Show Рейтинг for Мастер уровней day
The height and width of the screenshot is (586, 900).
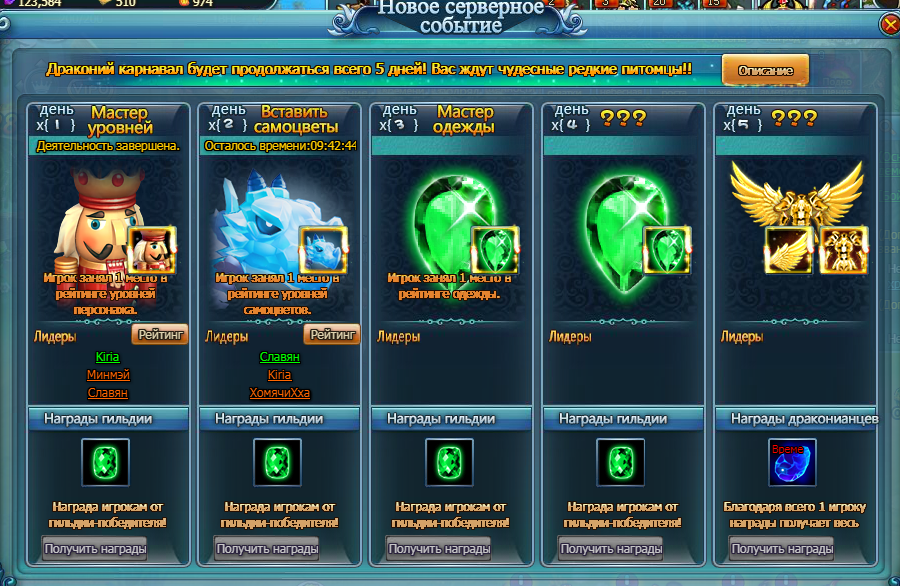point(159,336)
